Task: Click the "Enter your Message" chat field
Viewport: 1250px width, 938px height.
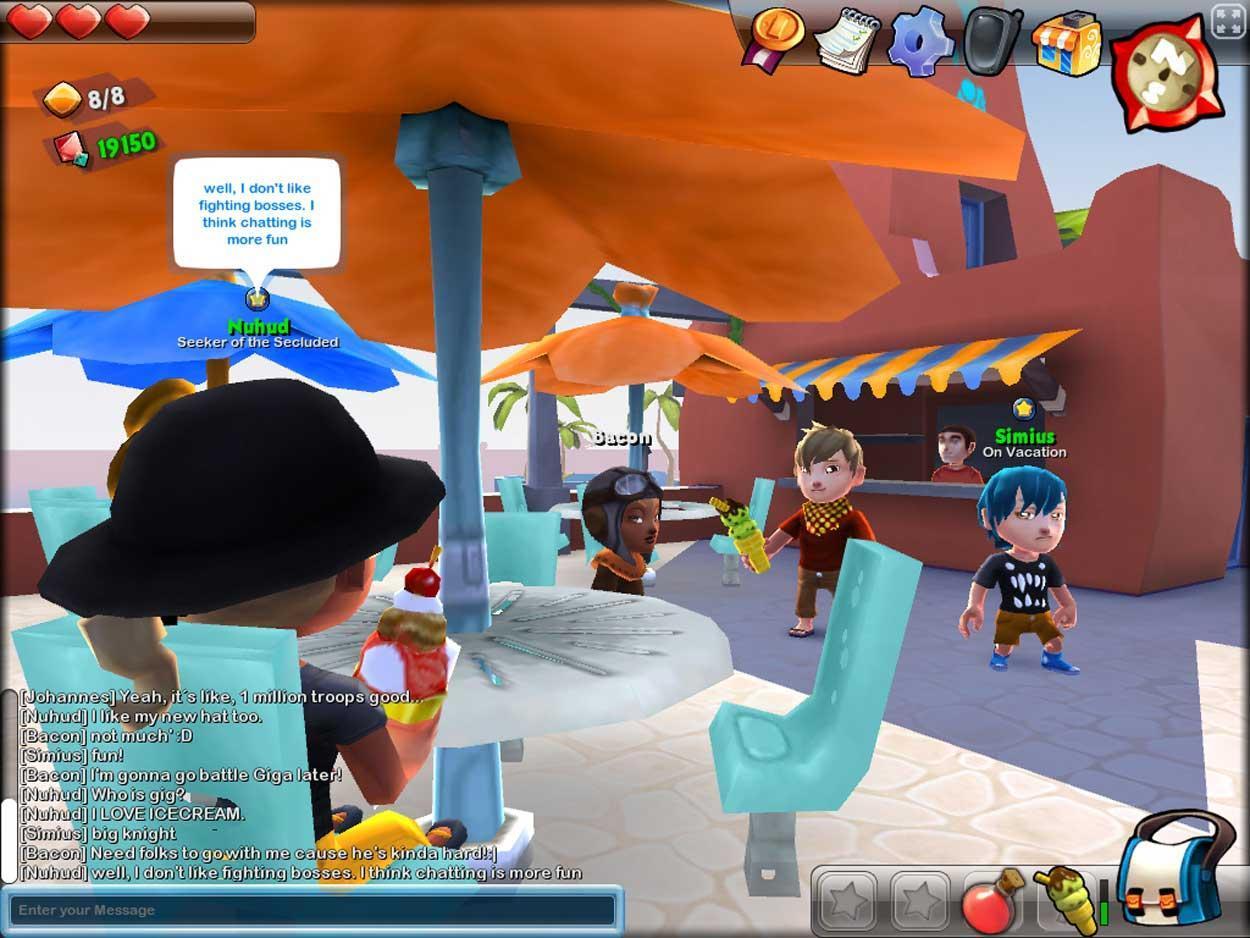Action: pos(312,910)
